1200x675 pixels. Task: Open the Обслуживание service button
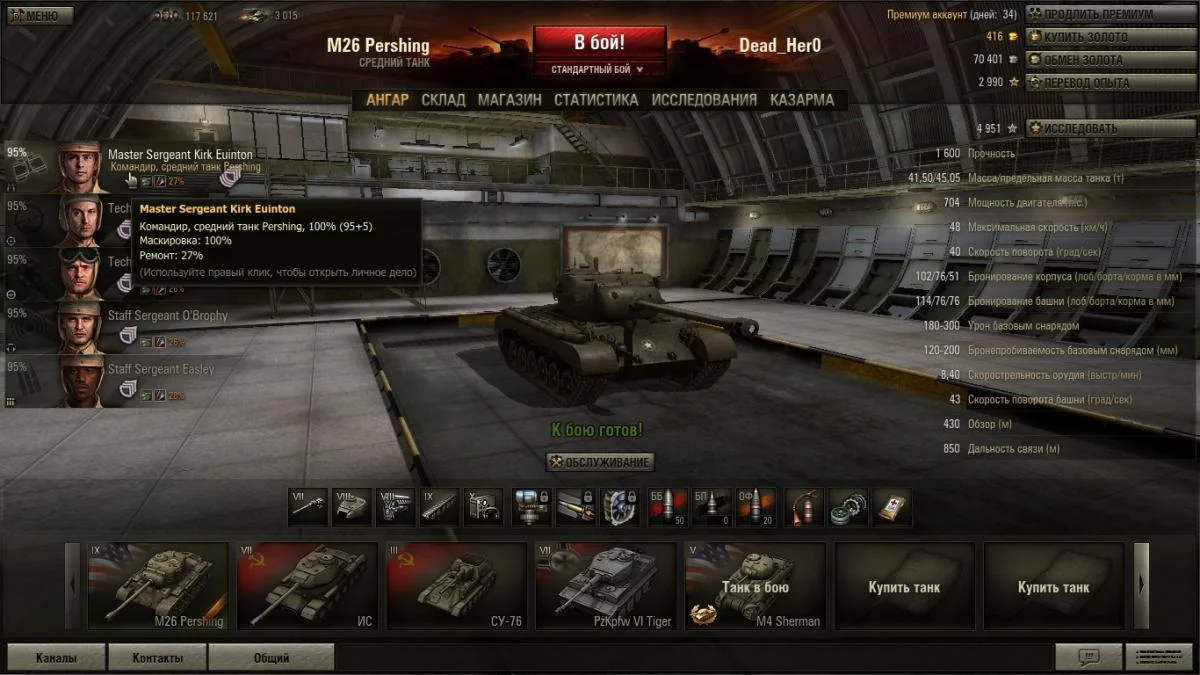click(x=600, y=462)
